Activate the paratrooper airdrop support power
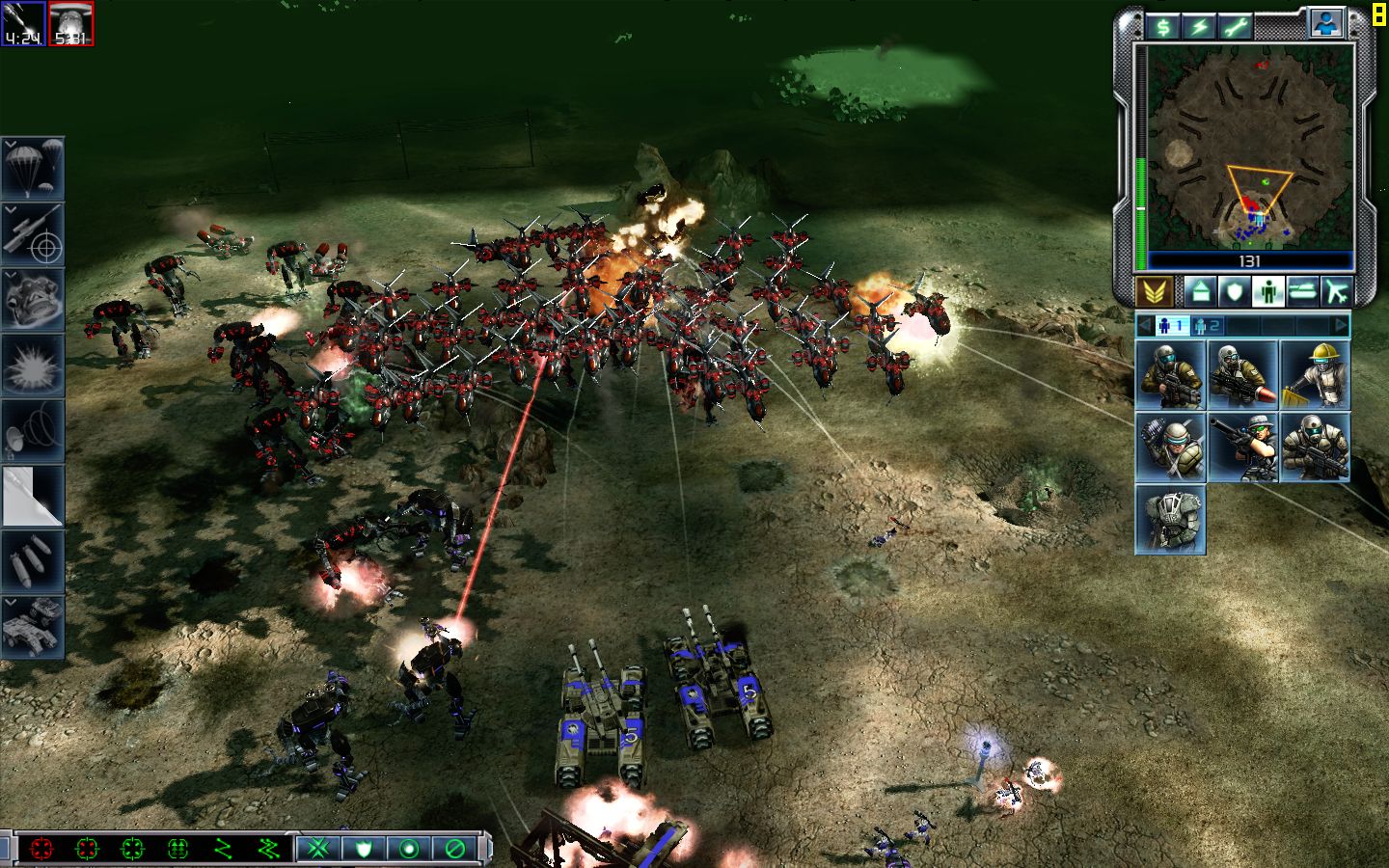The height and width of the screenshot is (868, 1389). coord(33,168)
